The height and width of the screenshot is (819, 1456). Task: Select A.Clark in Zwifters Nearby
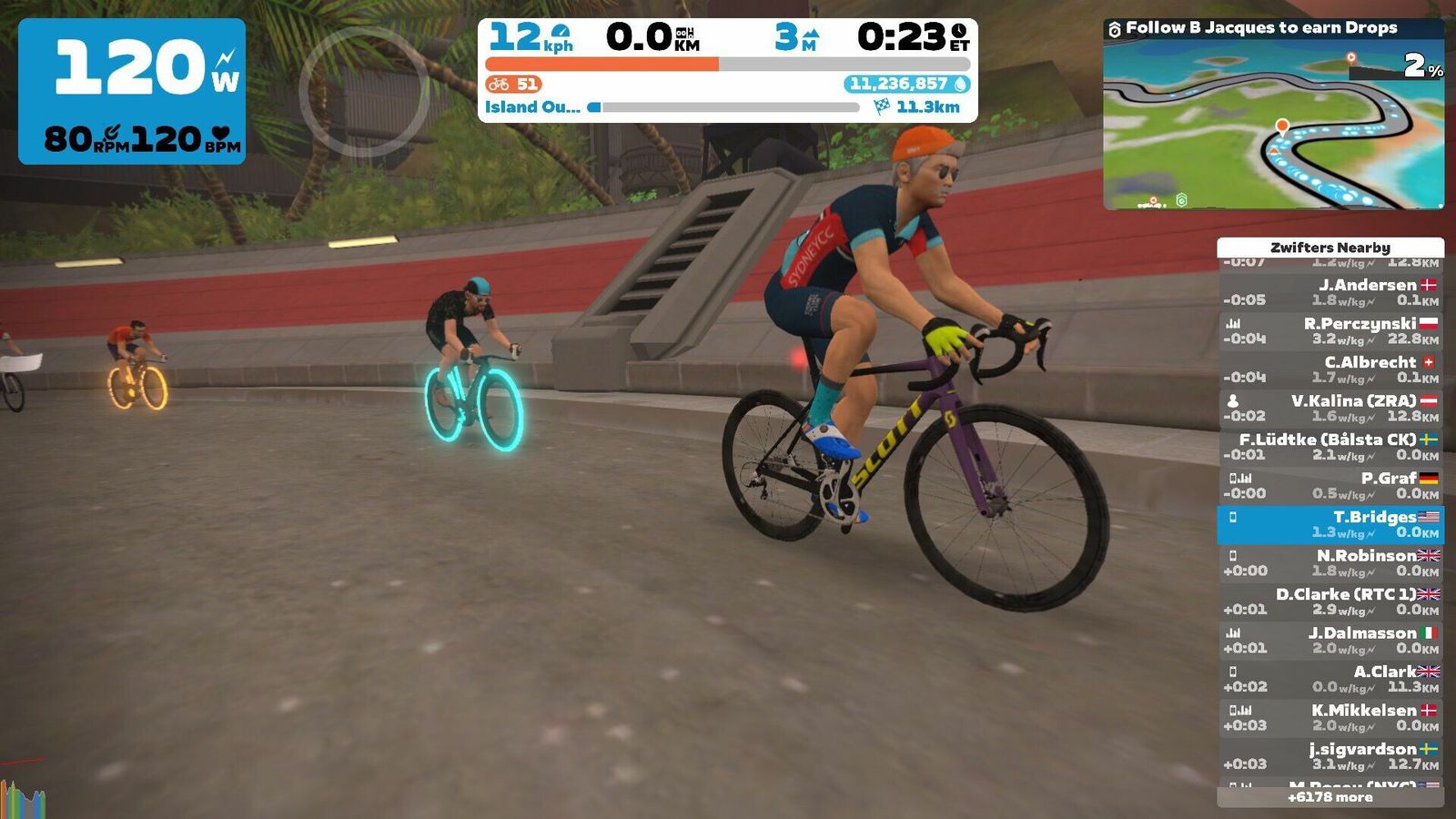pos(1330,679)
